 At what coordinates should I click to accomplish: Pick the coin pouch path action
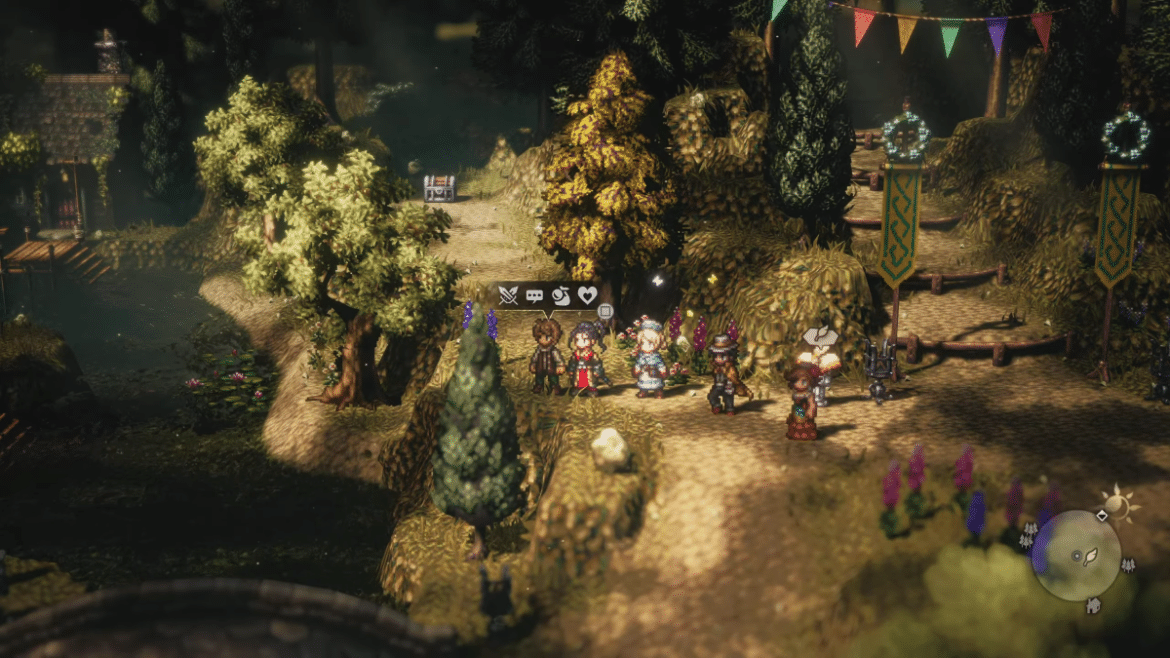tap(561, 295)
